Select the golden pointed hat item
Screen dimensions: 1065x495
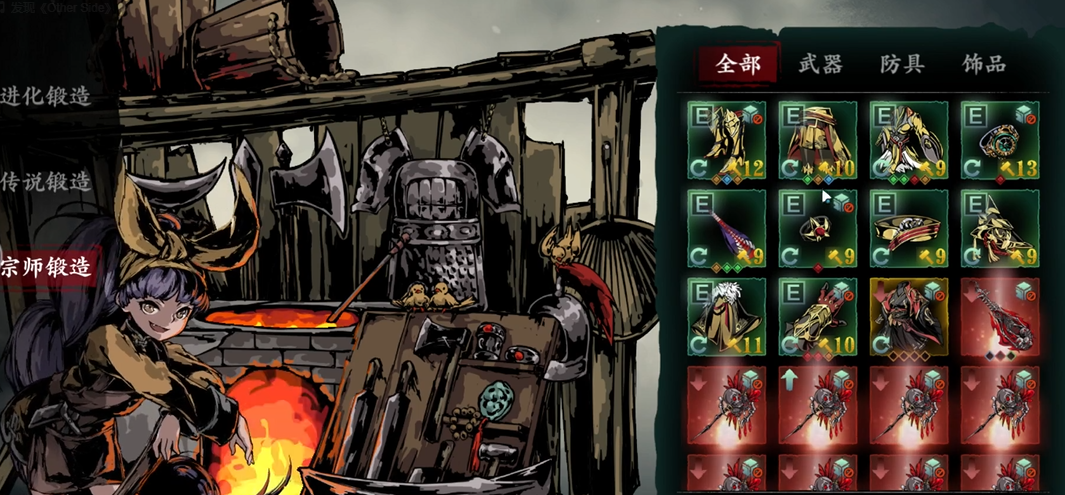(x=998, y=229)
